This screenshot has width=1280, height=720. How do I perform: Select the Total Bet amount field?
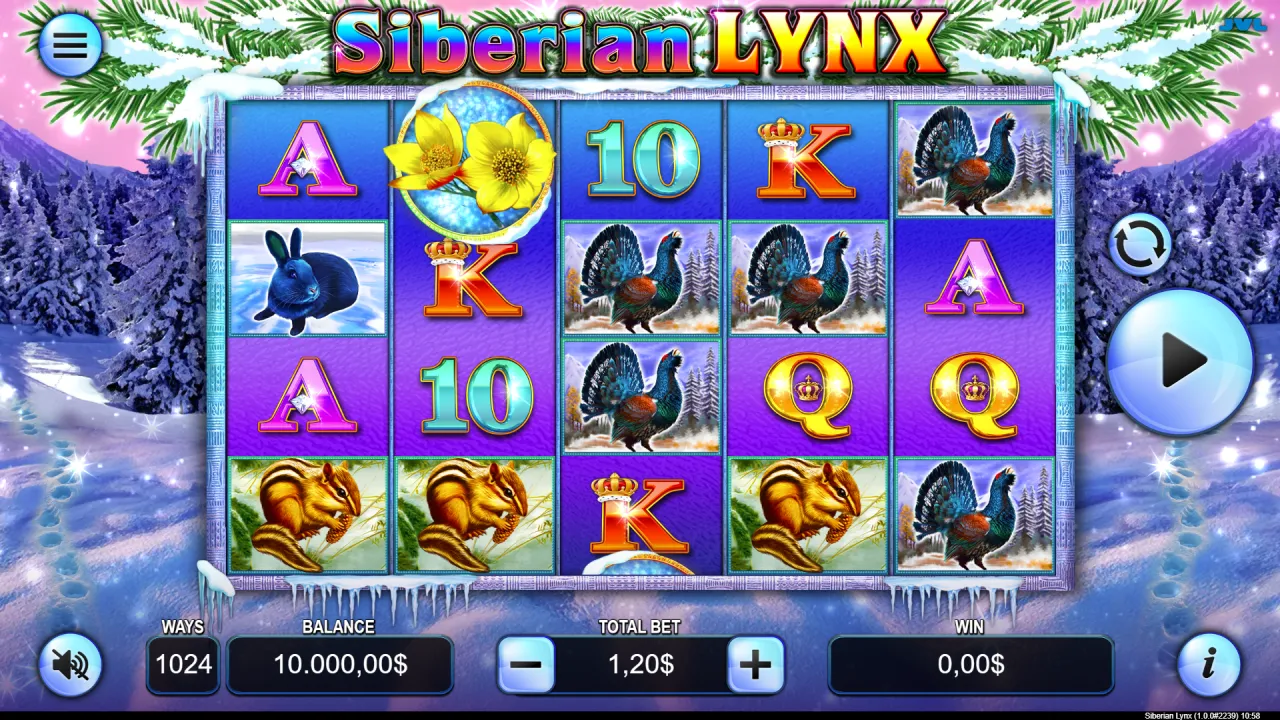pyautogui.click(x=641, y=663)
